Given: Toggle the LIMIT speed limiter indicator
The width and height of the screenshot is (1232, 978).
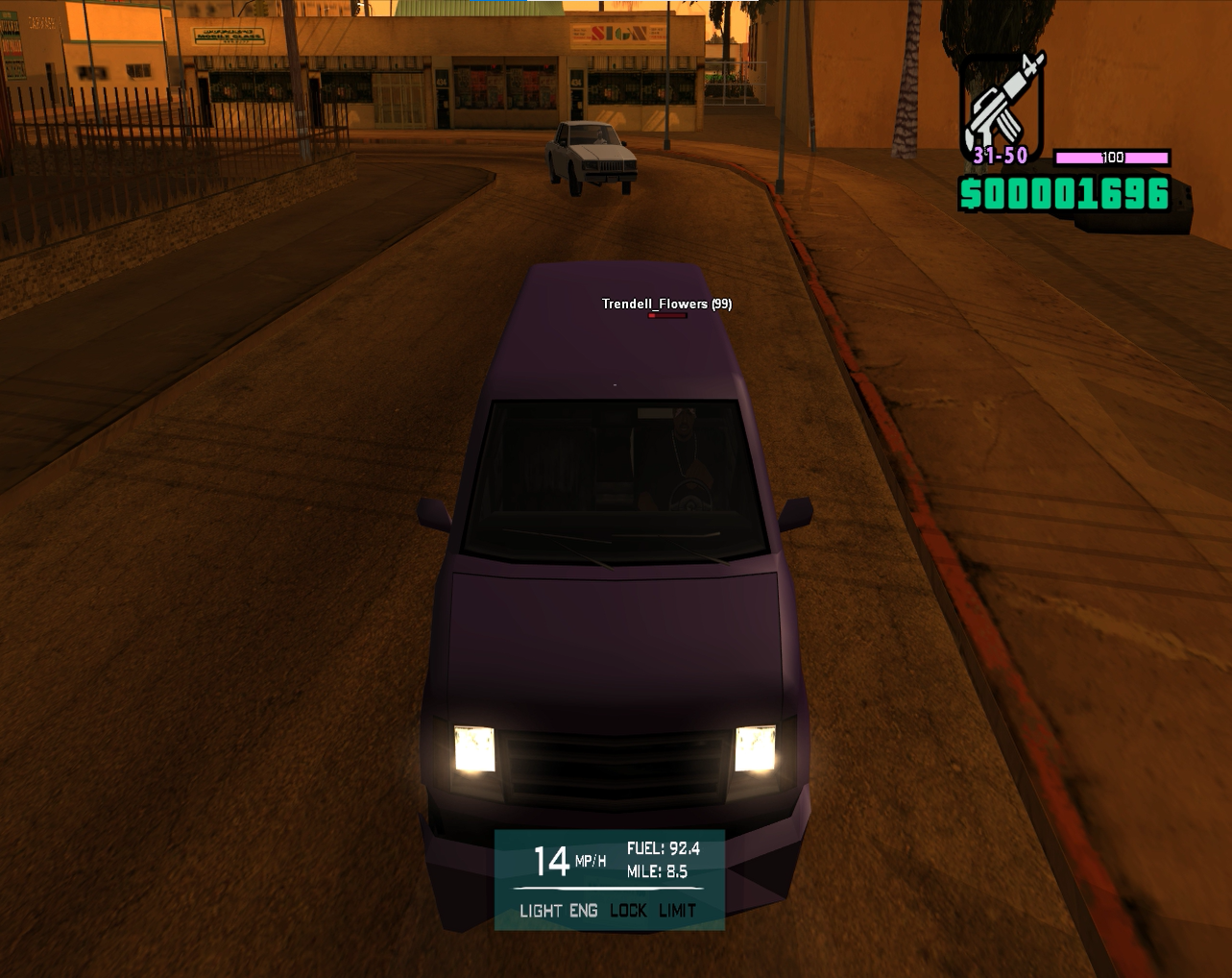Looking at the screenshot, I should [677, 911].
